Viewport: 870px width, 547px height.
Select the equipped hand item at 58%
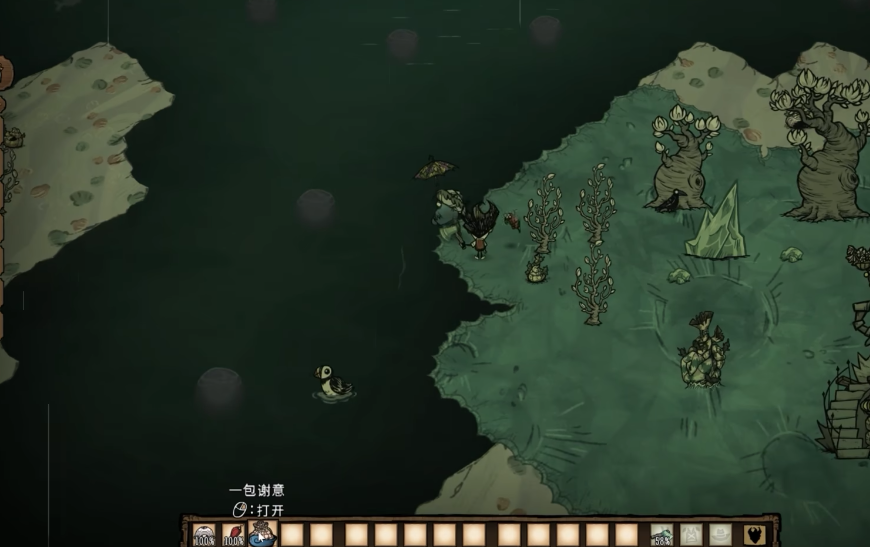coord(661,535)
